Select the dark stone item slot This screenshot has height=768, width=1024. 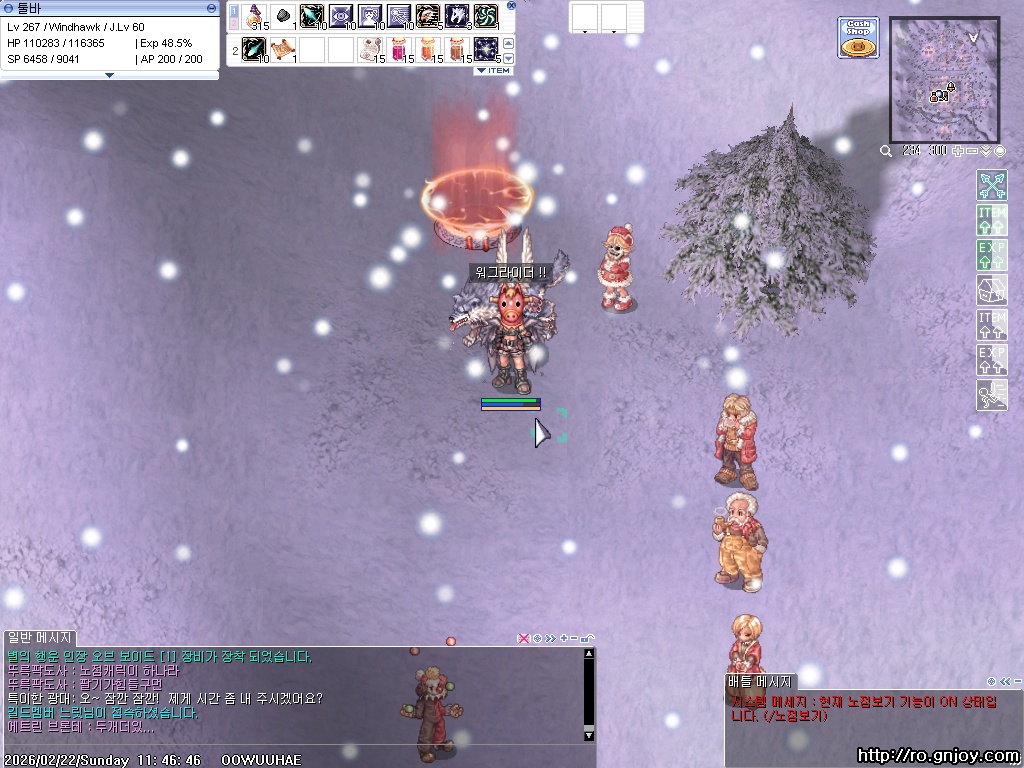284,16
